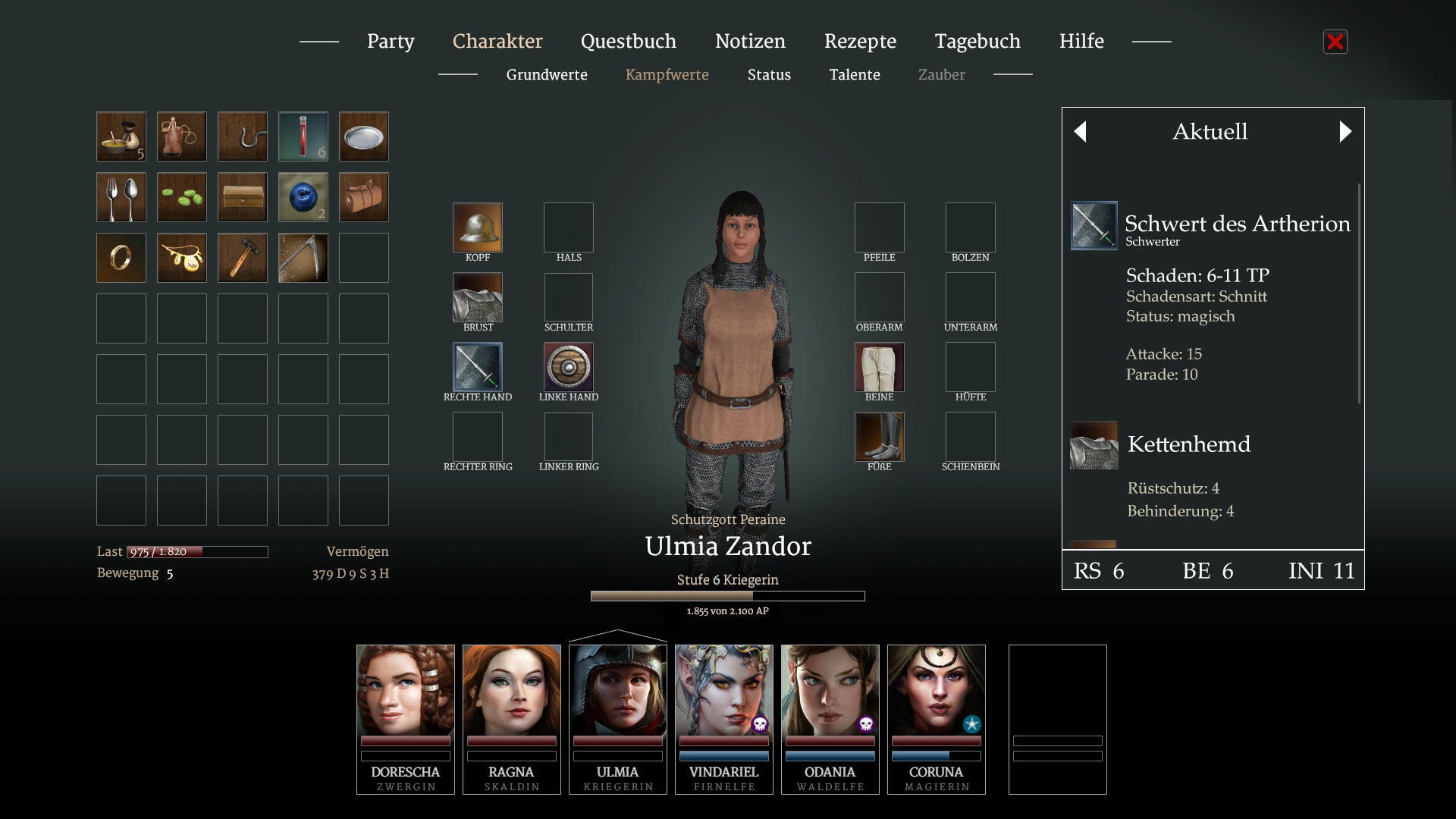The width and height of the screenshot is (1456, 819).
Task: Open the Tagebuch journal tab
Action: pos(977,41)
